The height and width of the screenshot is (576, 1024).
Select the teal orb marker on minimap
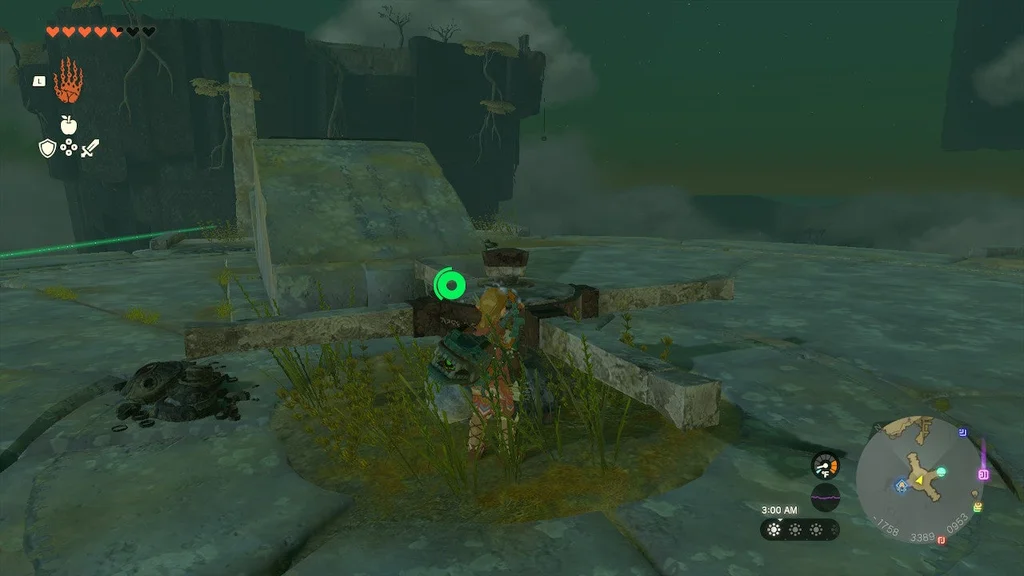[941, 471]
